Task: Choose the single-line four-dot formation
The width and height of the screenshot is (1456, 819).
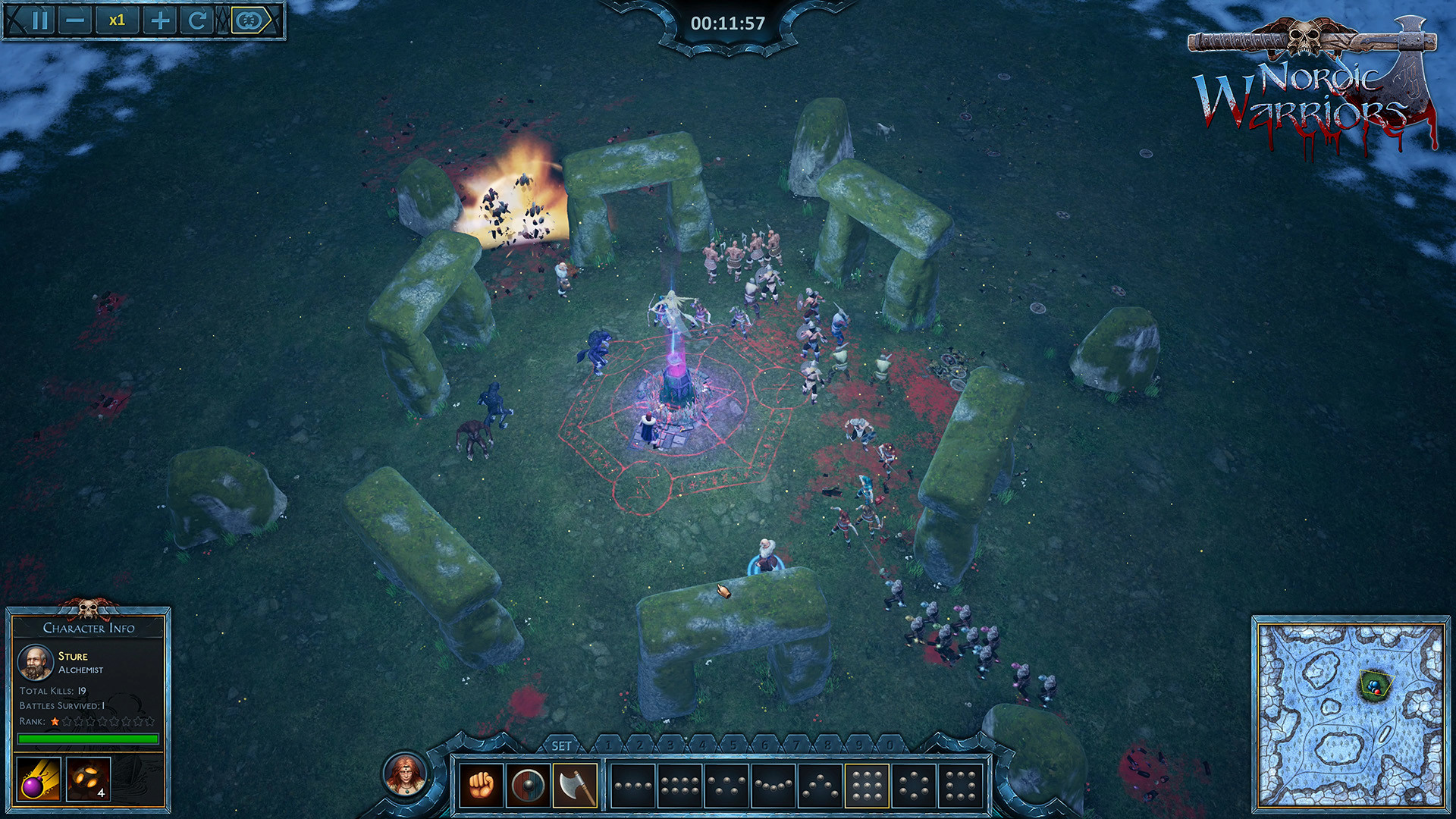Action: pos(632,786)
